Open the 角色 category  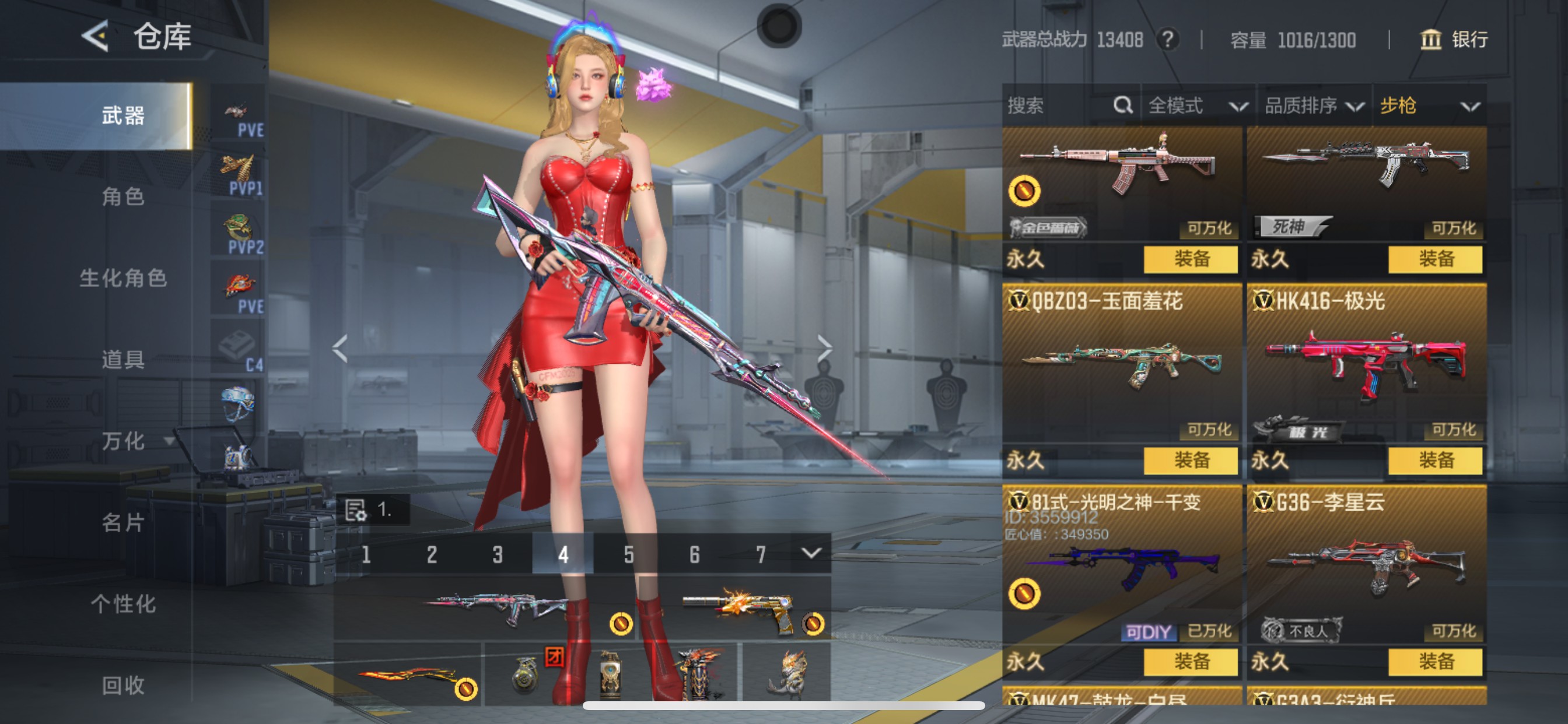click(123, 196)
